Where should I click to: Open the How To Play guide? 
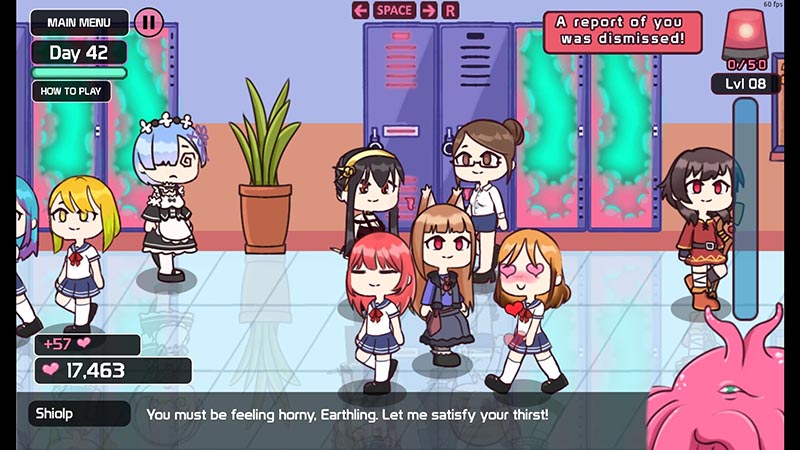point(70,91)
